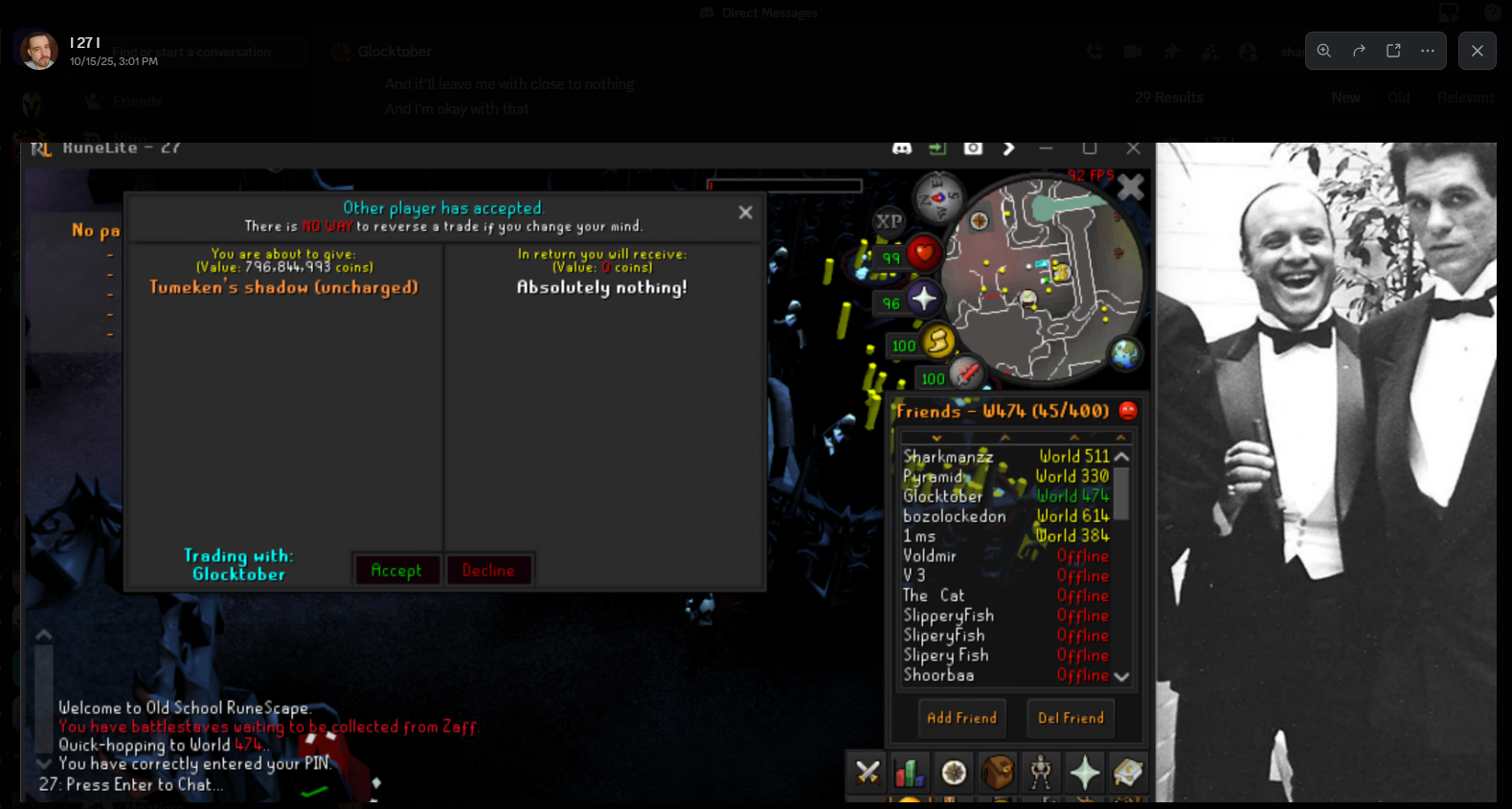Screen dimensions: 1512x809
Task: Close the Discord image preview
Action: pyautogui.click(x=1477, y=51)
